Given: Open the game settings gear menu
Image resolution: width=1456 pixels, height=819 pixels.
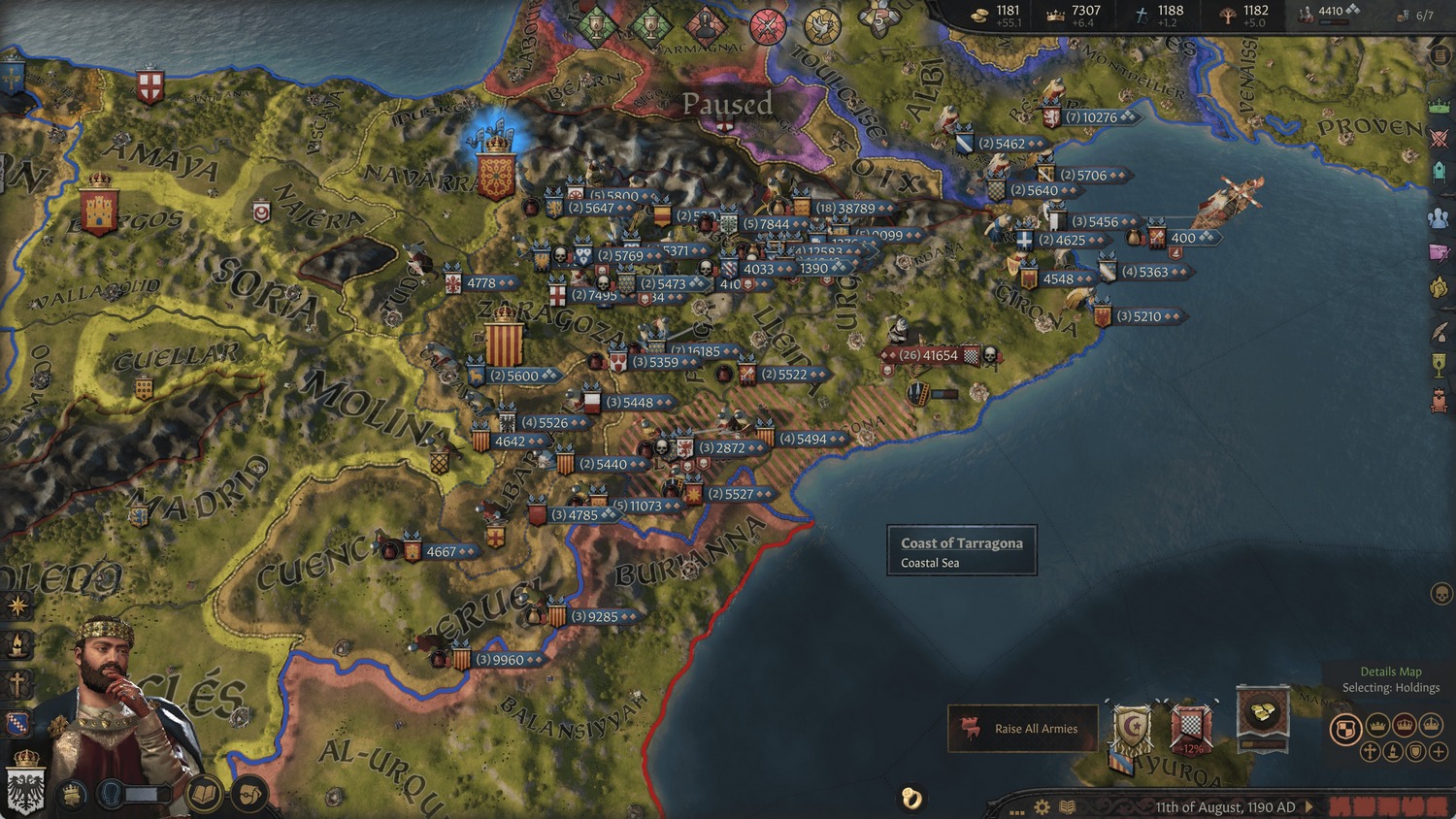Looking at the screenshot, I should coord(1042,806).
